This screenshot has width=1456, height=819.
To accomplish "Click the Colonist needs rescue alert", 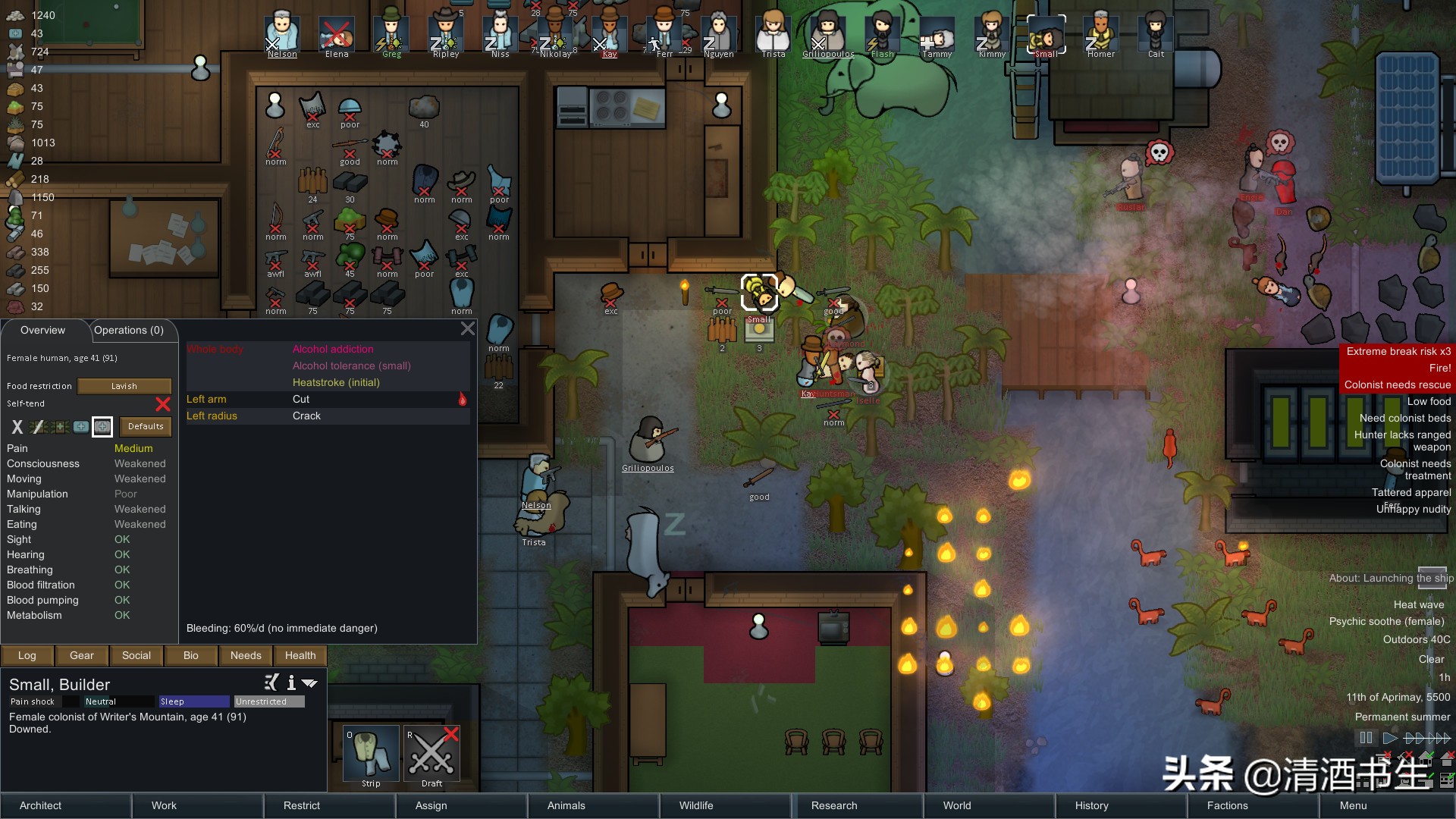I will click(1397, 384).
